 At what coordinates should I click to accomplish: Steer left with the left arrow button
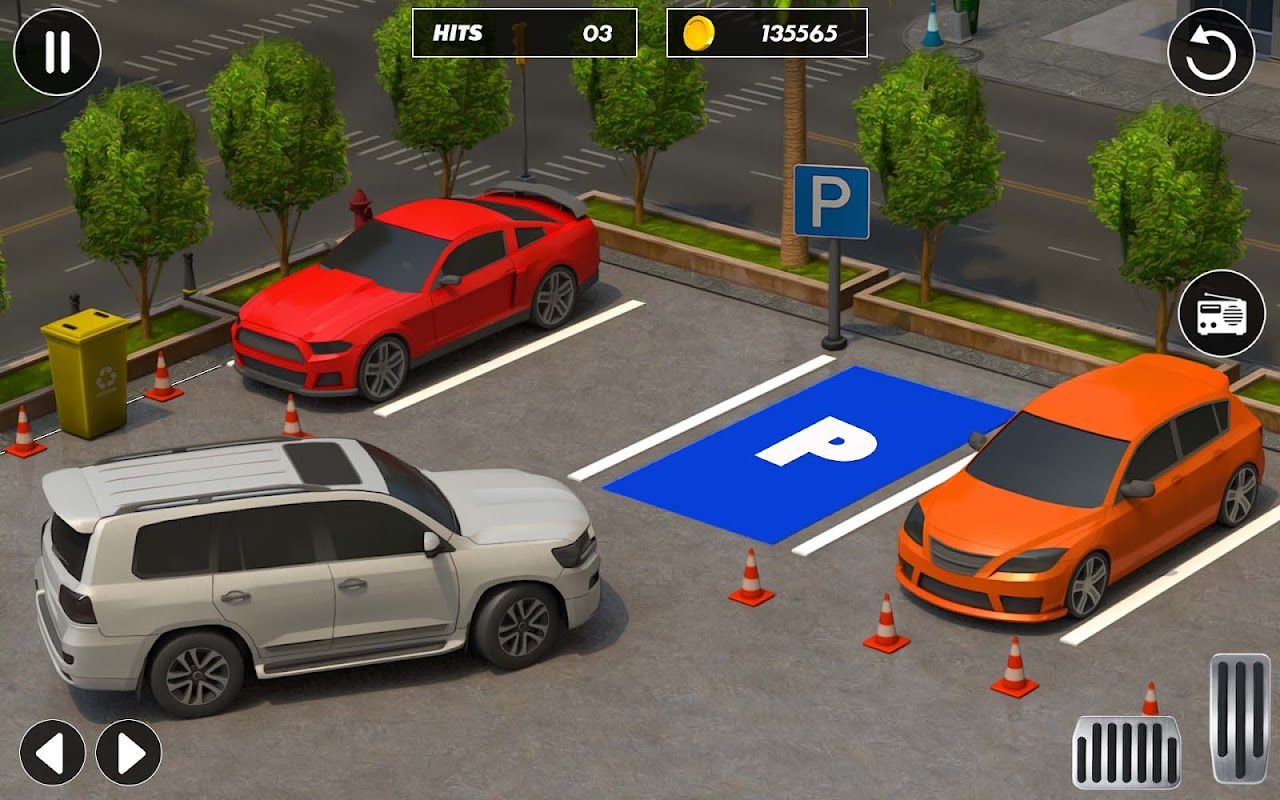(52, 752)
